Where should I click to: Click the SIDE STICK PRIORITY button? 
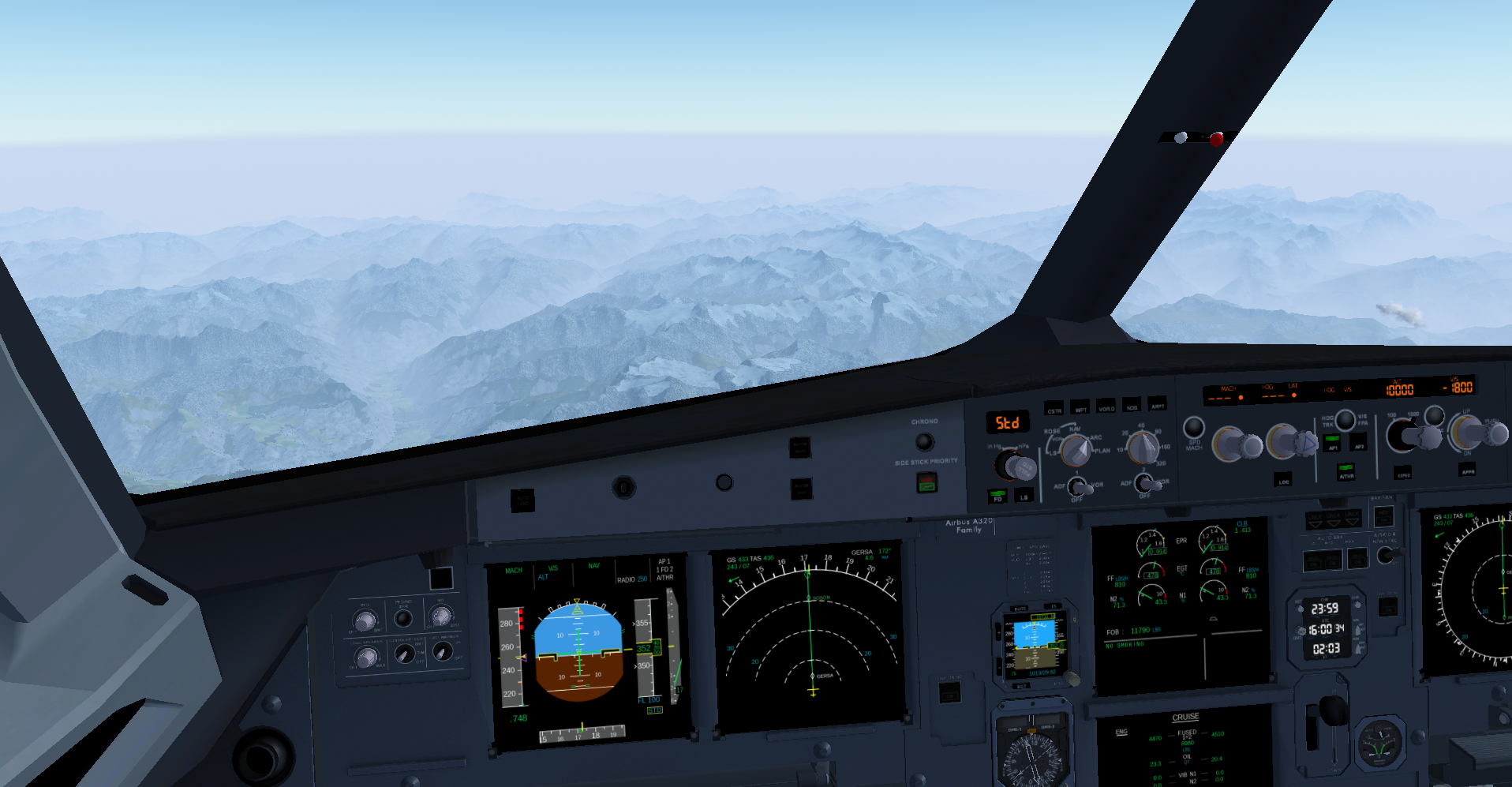point(926,482)
